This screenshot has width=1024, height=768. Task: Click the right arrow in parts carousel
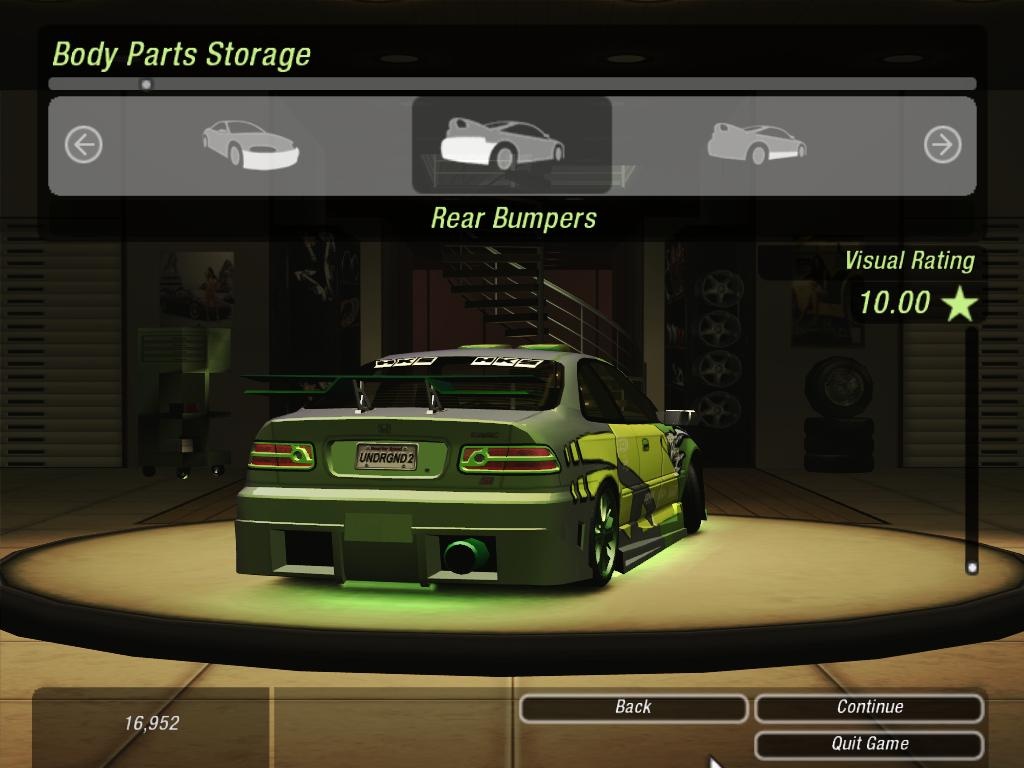coord(942,145)
